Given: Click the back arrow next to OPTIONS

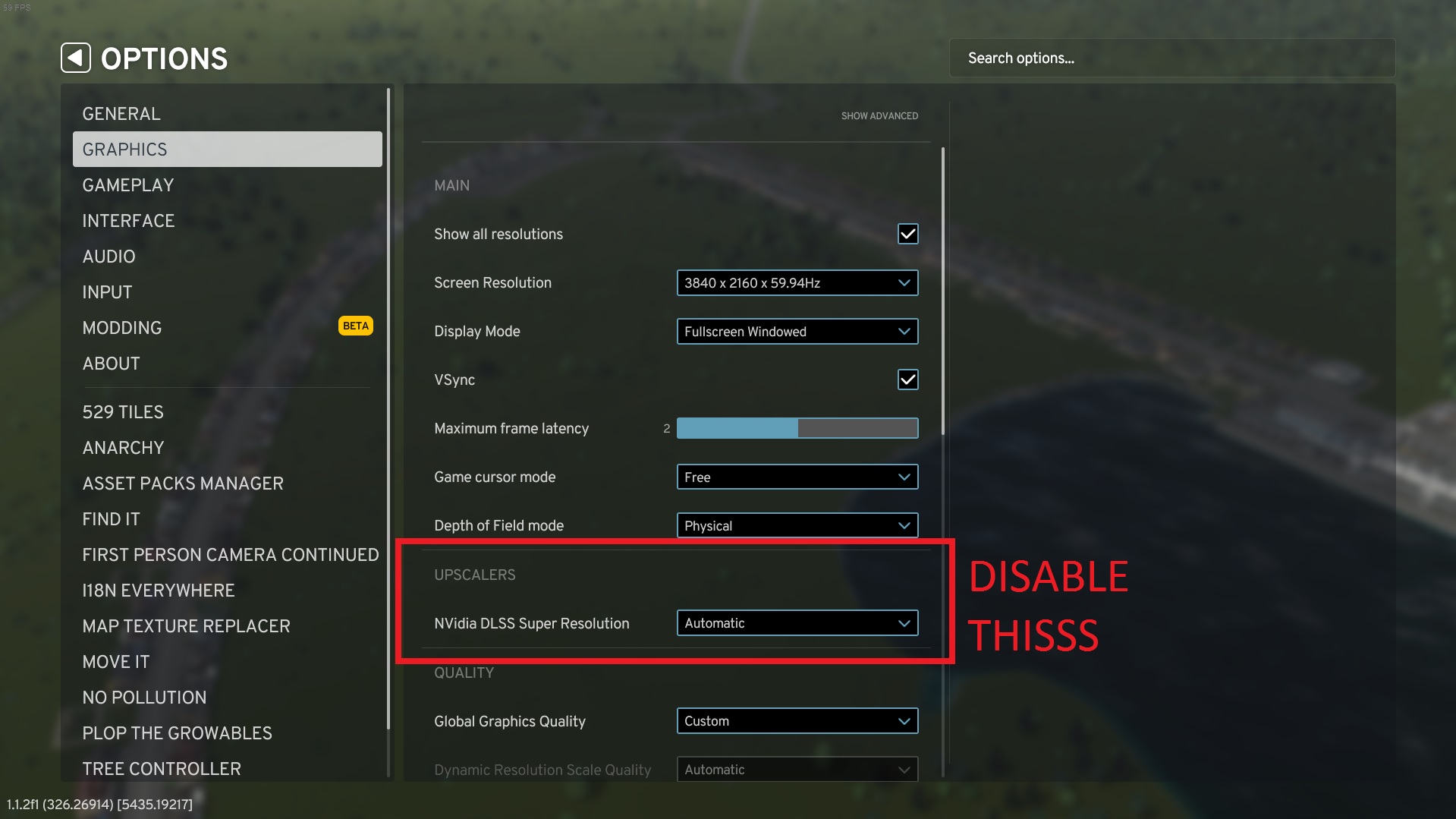Looking at the screenshot, I should coord(76,57).
